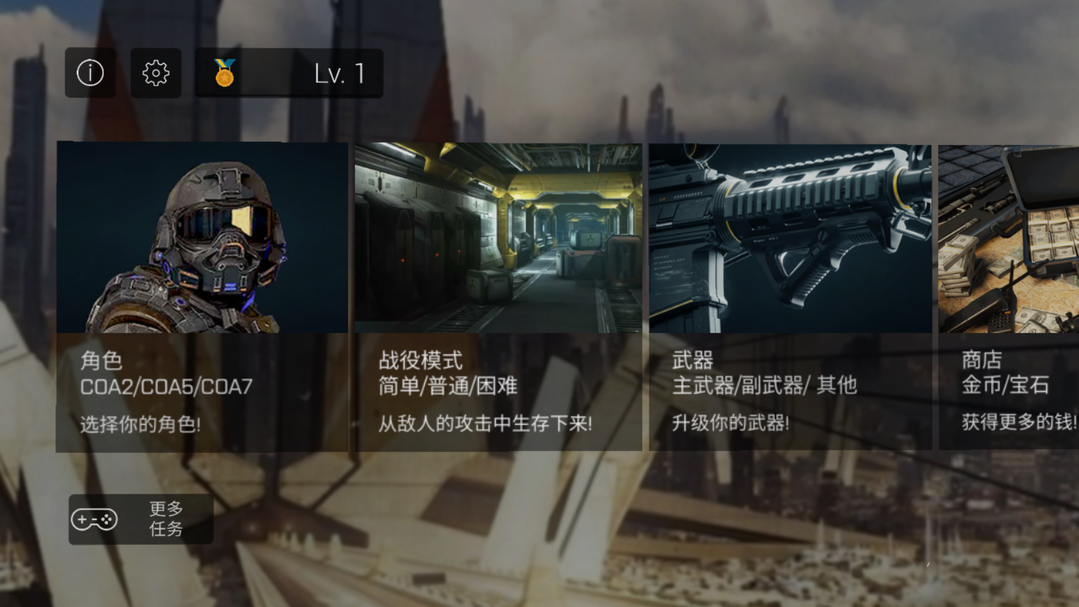
Task: Click the 更多任务 more missions button
Action: tap(141, 519)
